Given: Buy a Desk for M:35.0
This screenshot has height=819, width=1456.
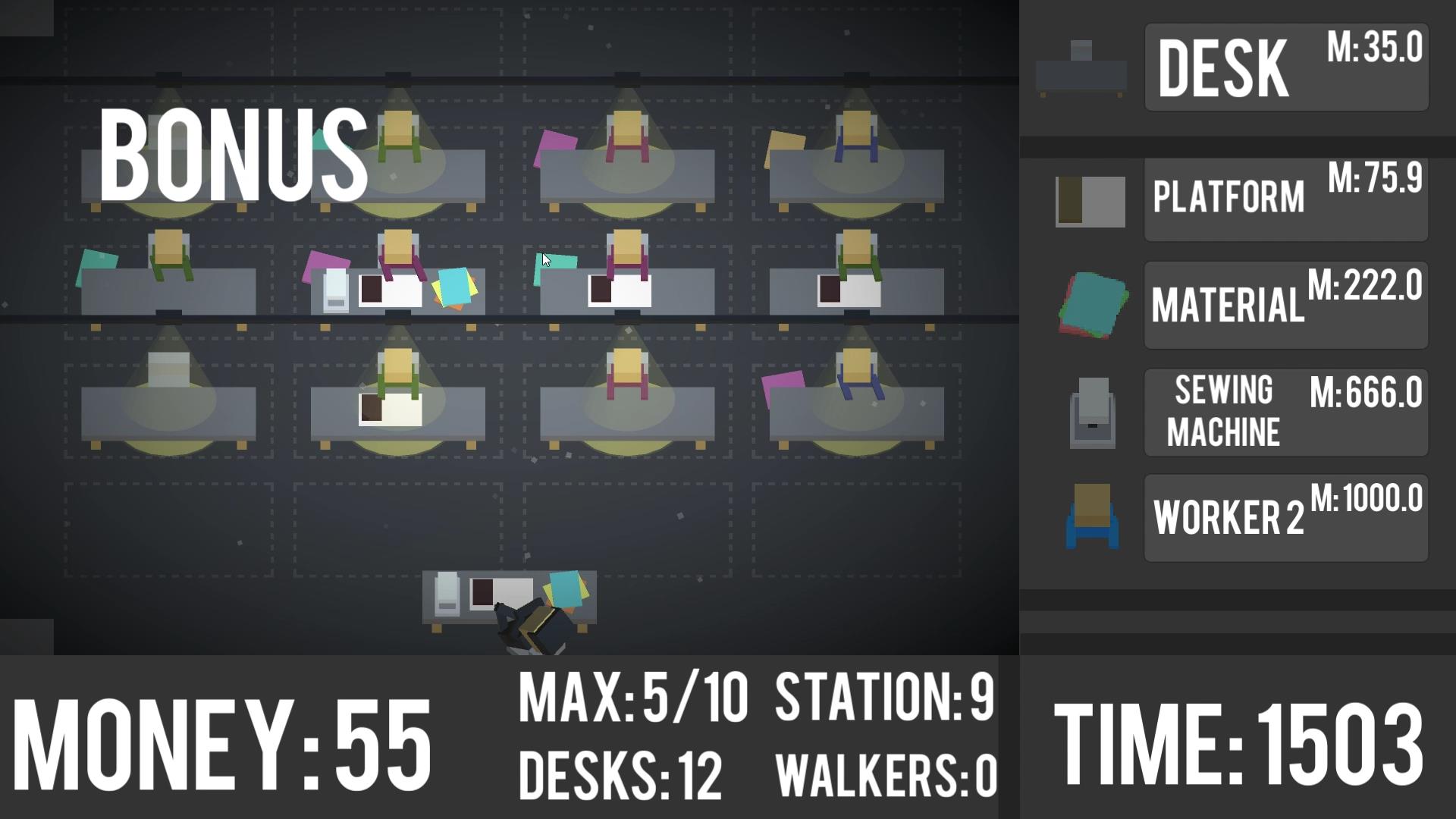Looking at the screenshot, I should tap(1285, 67).
